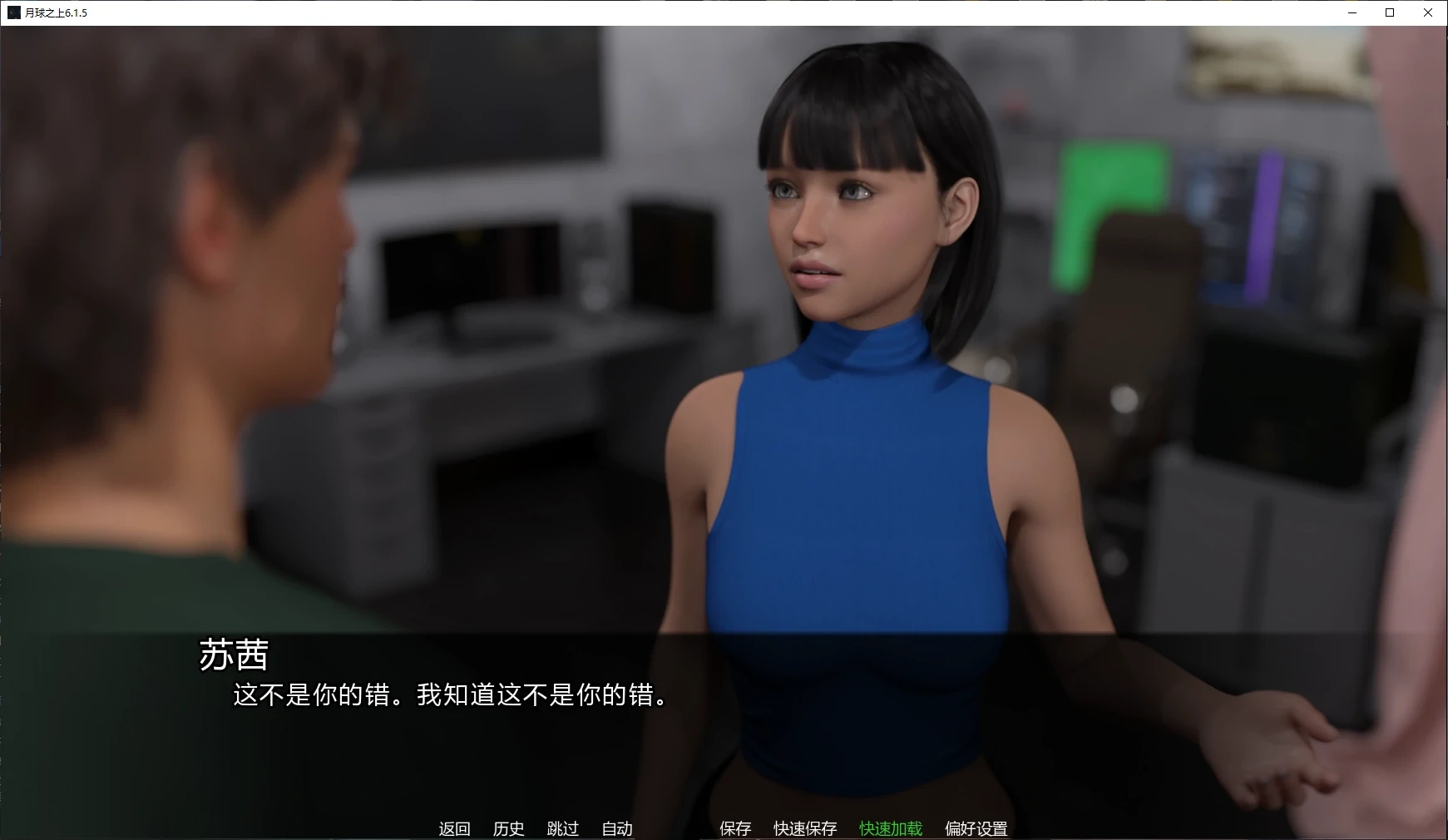Open the 保存 save screen
The image size is (1448, 840).
click(734, 828)
